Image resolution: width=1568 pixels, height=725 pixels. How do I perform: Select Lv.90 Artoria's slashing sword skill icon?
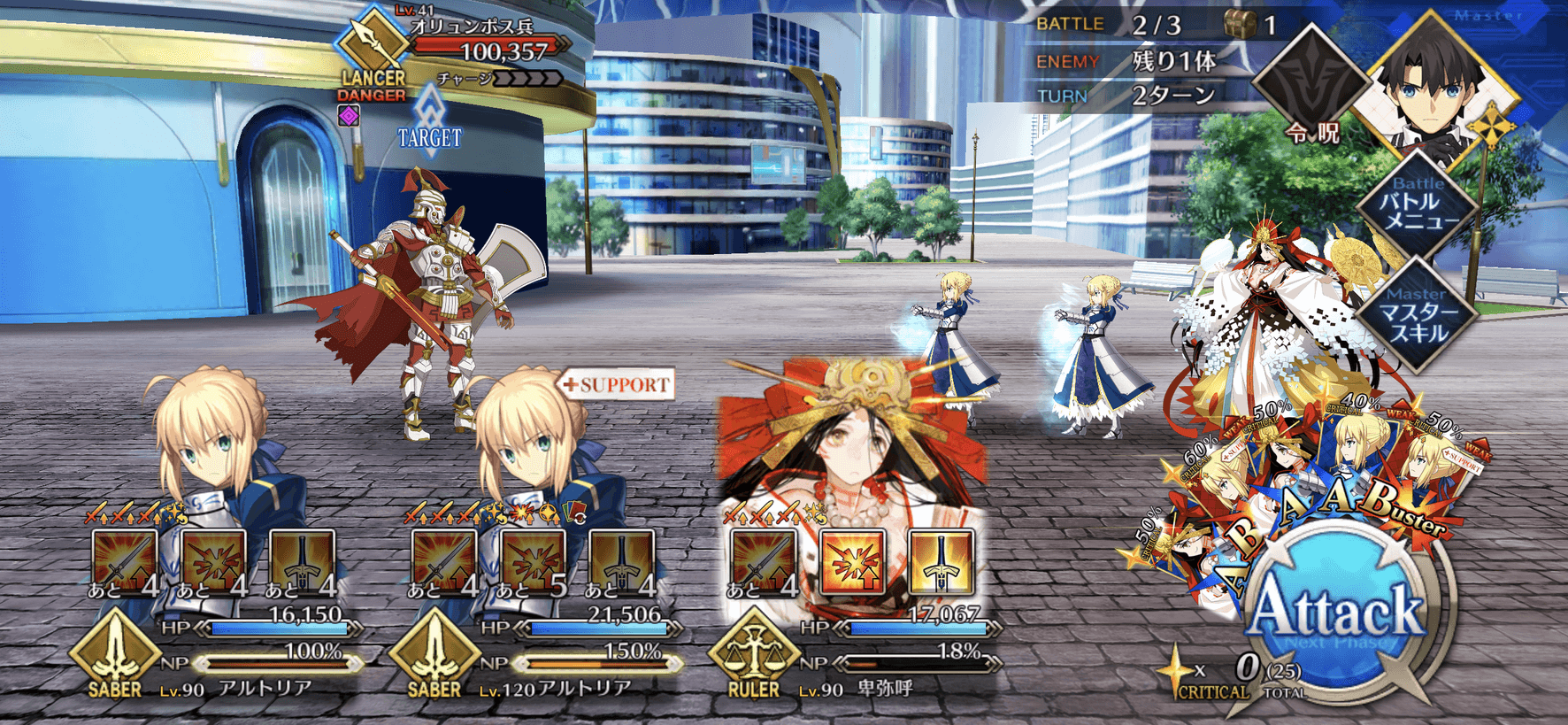pyautogui.click(x=125, y=561)
